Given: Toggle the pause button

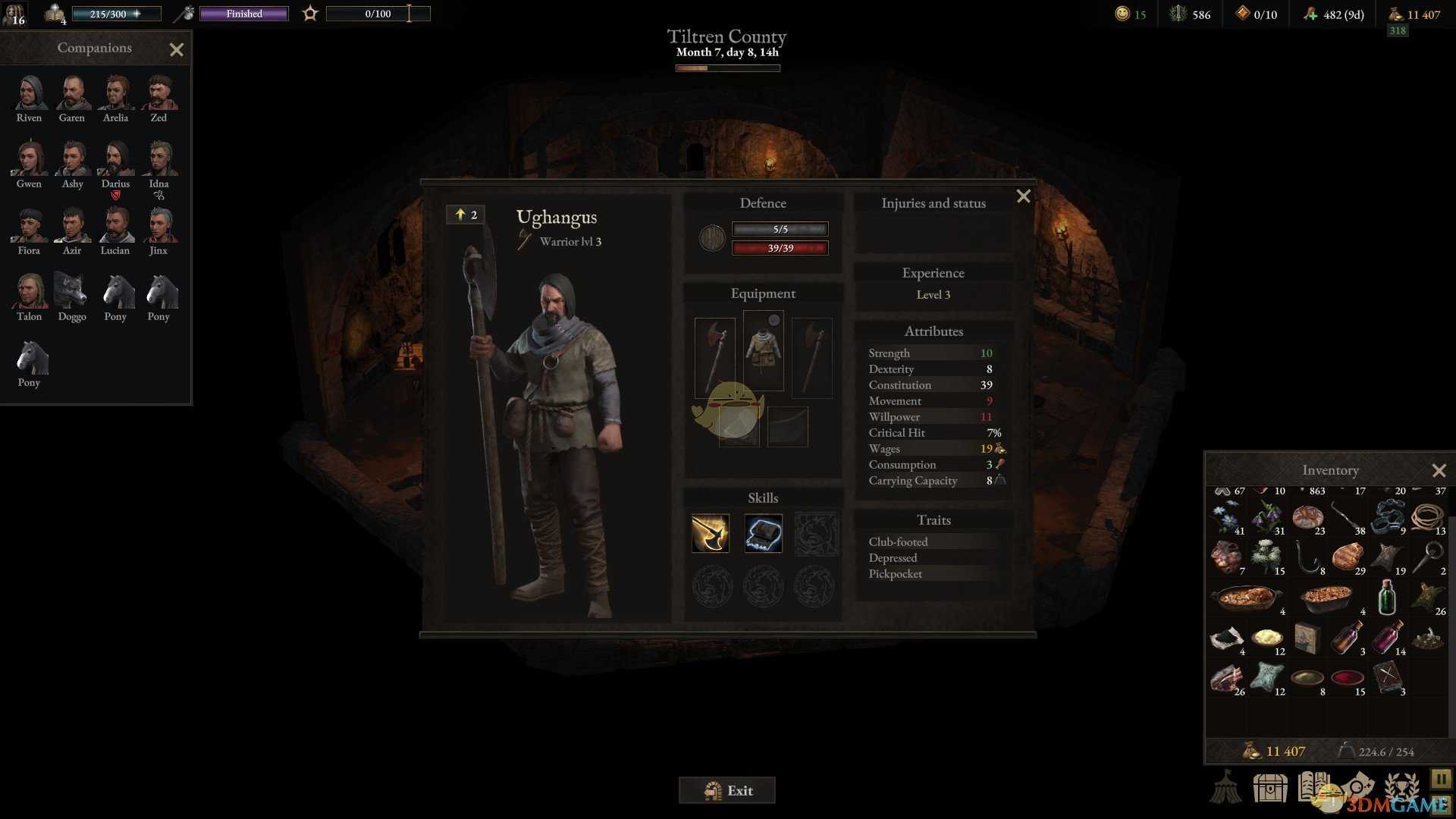Looking at the screenshot, I should (x=1440, y=779).
